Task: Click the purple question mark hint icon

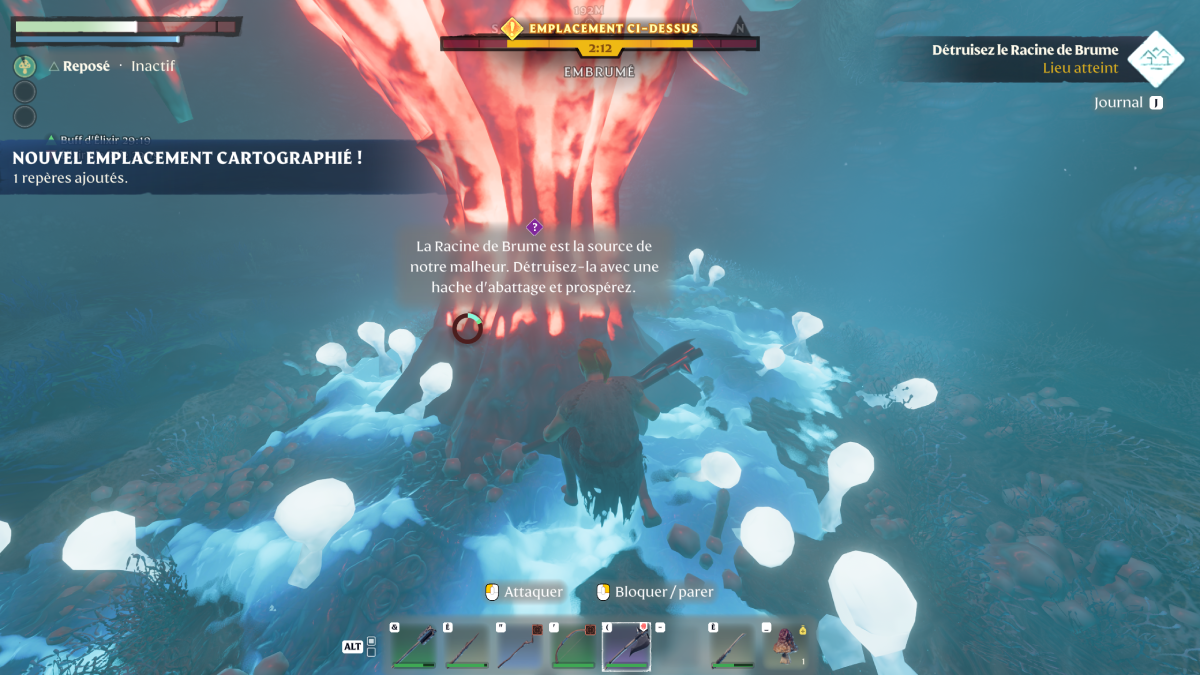Action: (x=534, y=227)
